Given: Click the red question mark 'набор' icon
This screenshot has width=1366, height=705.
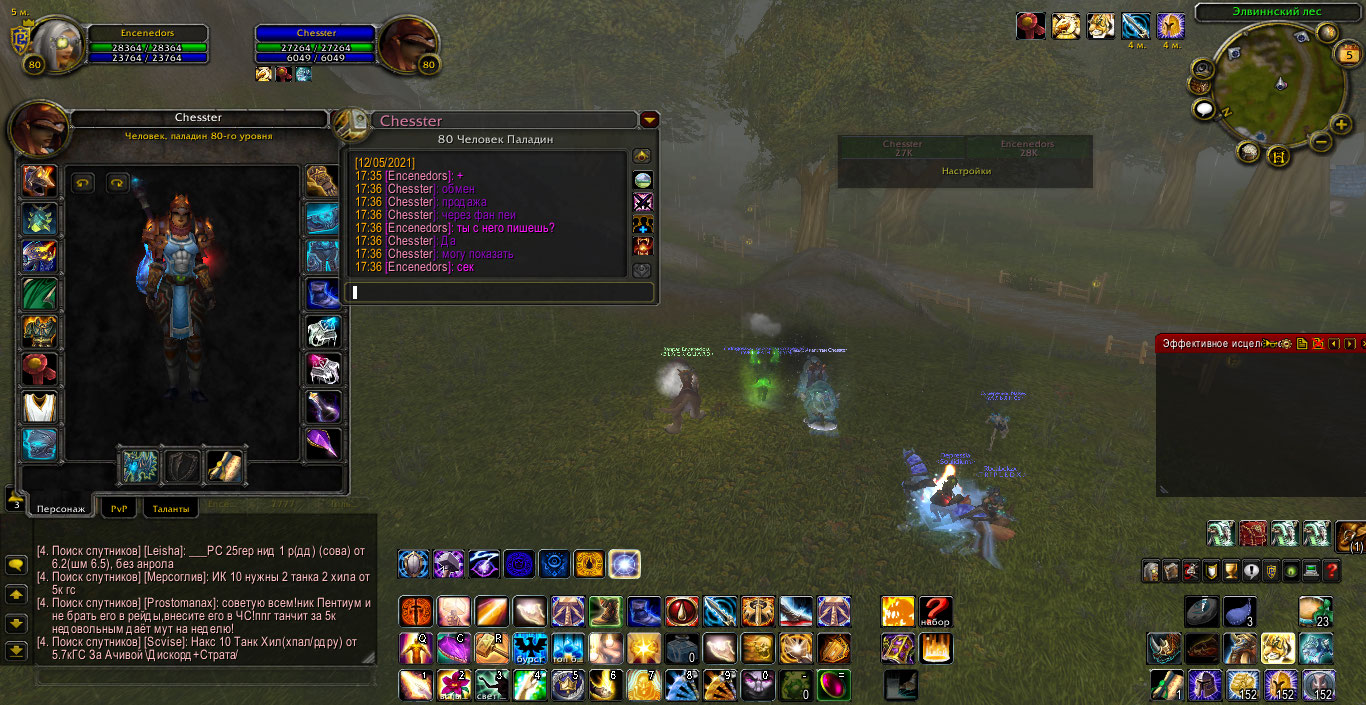Looking at the screenshot, I should coord(935,611).
